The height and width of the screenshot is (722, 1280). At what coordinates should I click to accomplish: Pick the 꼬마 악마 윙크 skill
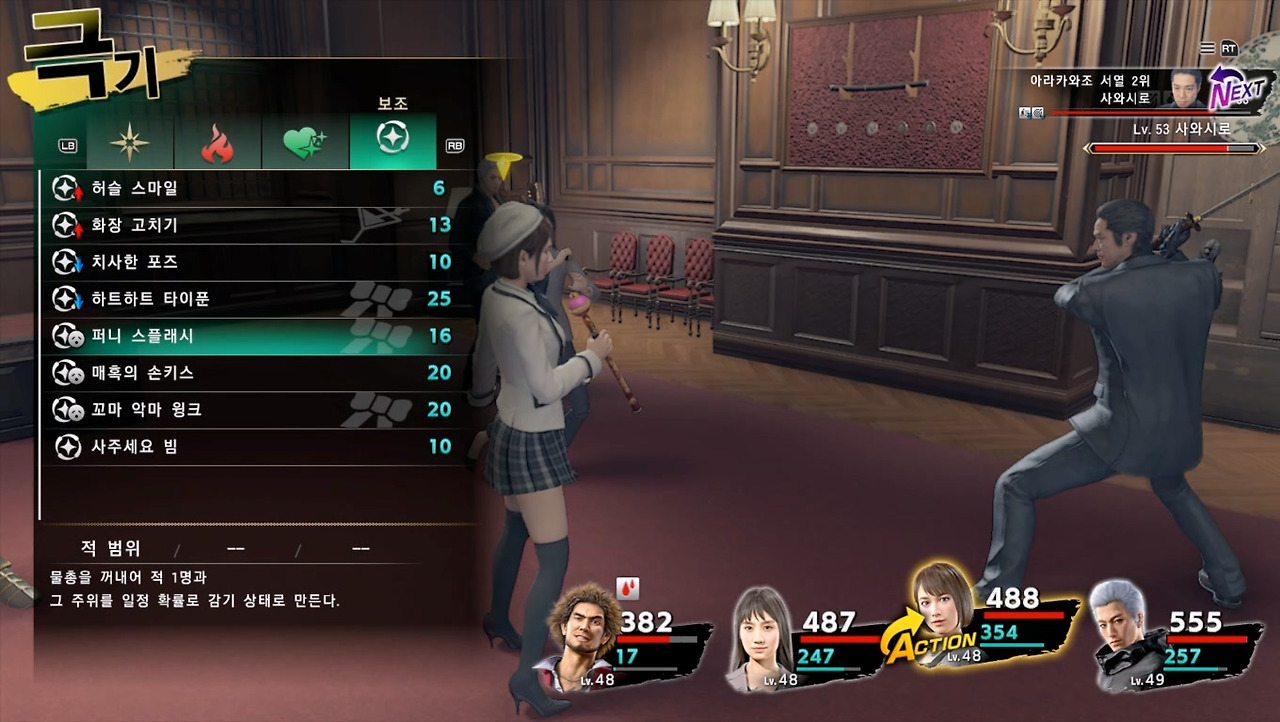[x=250, y=410]
